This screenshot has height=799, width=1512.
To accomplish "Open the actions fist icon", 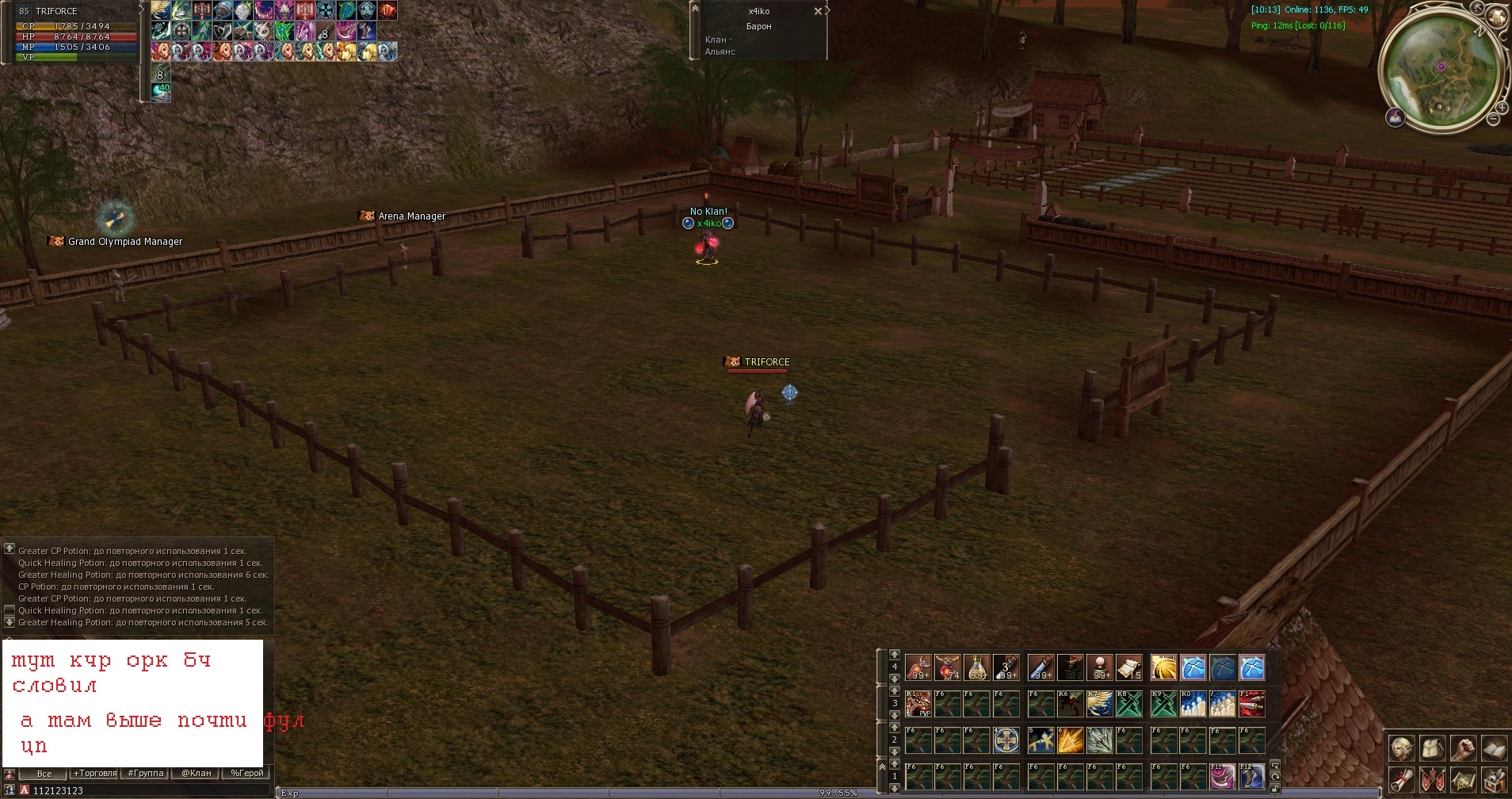I will 1463,747.
